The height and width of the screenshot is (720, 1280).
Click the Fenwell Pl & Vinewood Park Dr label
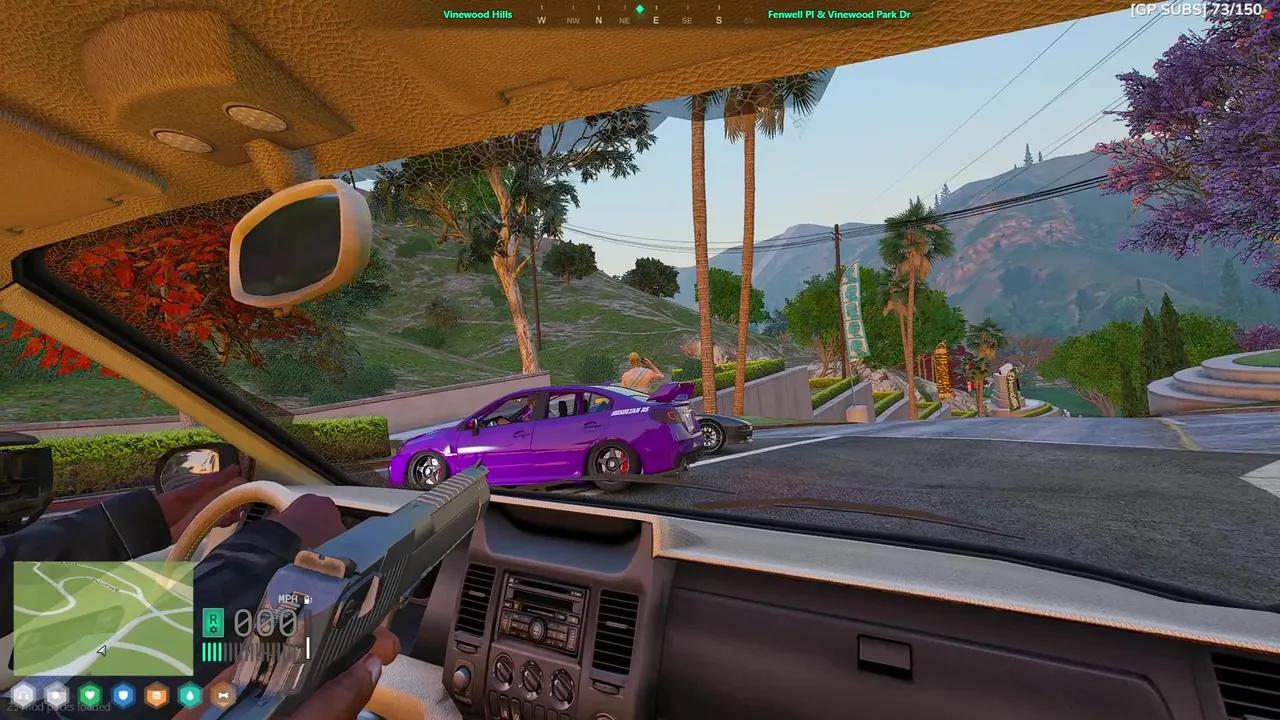[x=840, y=15]
